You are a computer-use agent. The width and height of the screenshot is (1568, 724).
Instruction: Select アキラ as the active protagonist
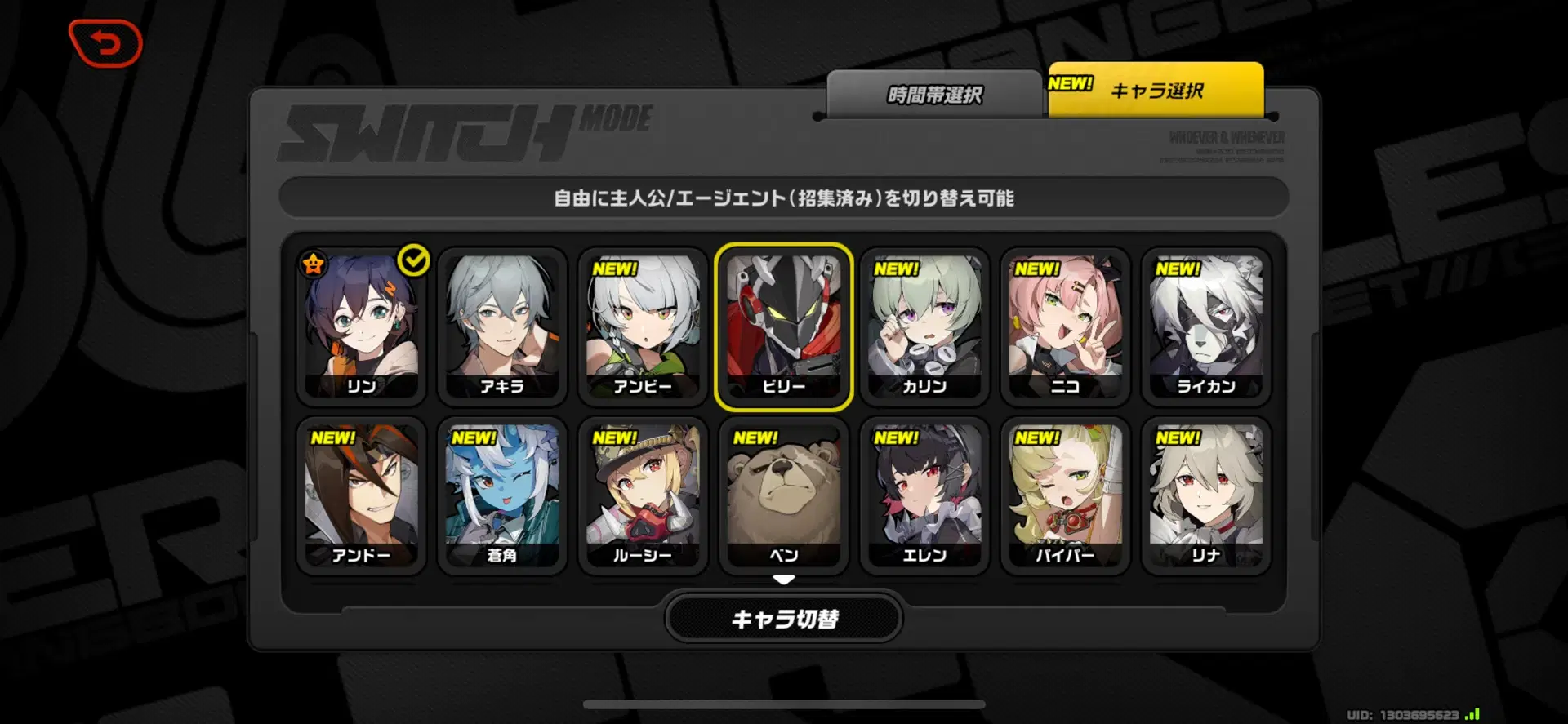[x=501, y=326]
